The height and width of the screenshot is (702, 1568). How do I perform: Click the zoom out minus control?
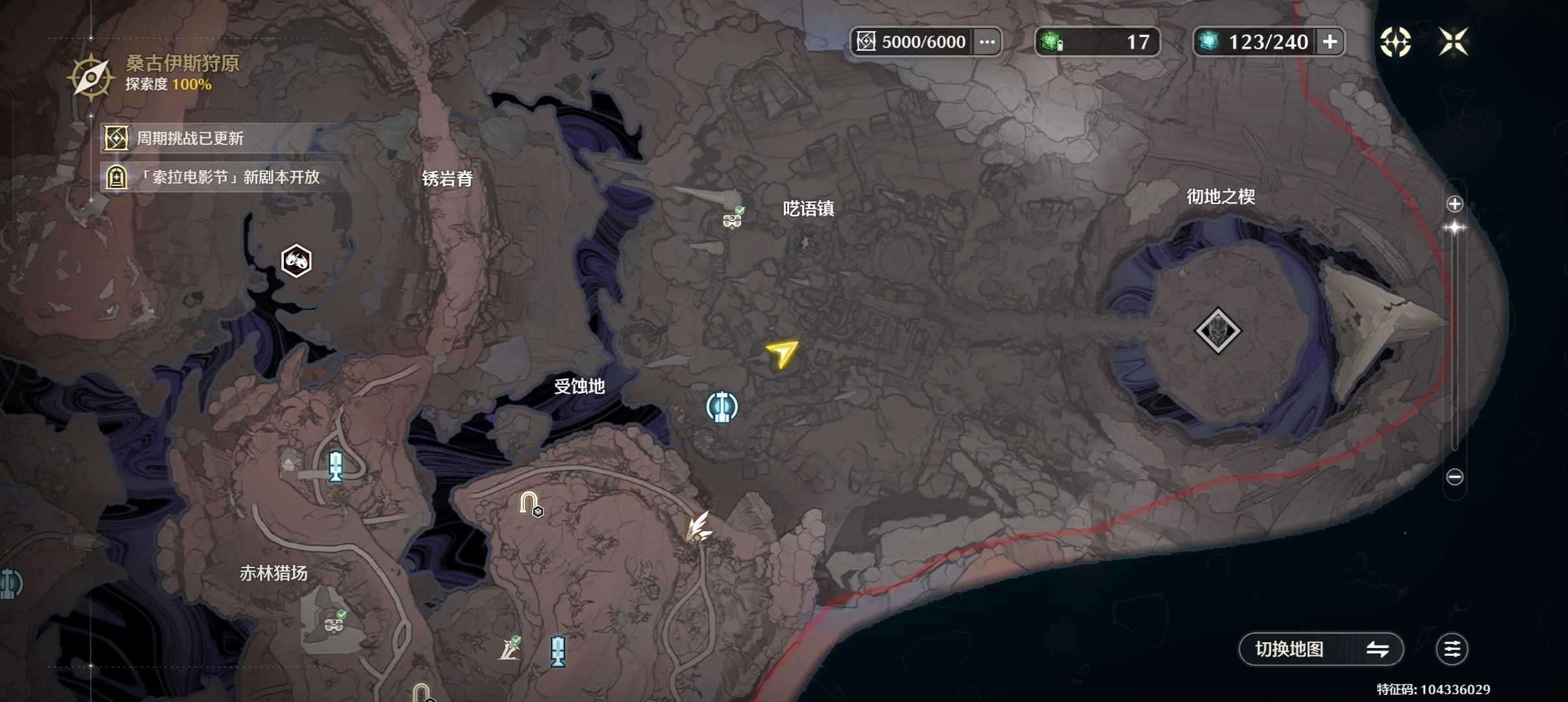pyautogui.click(x=1456, y=476)
